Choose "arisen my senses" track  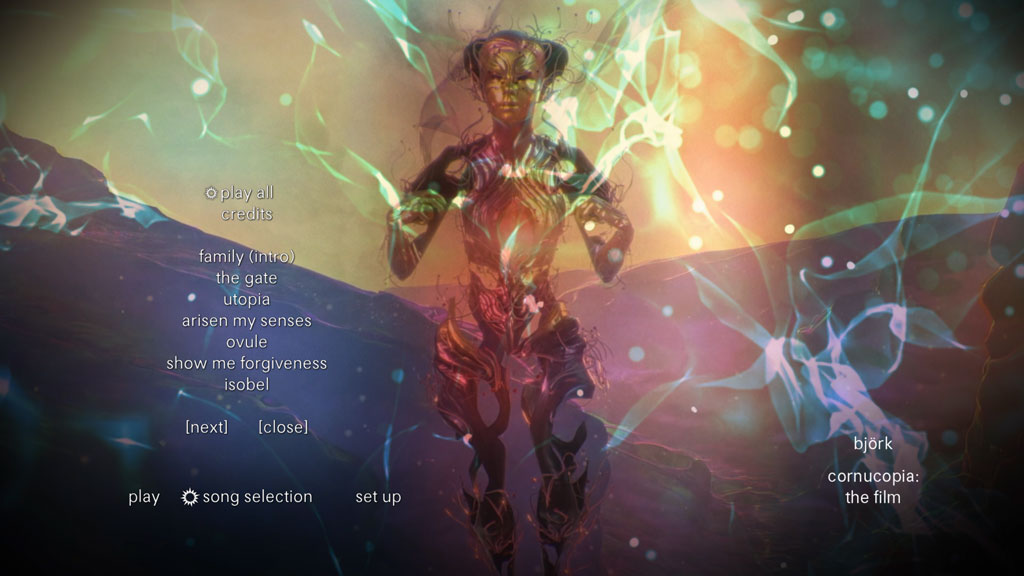point(247,321)
